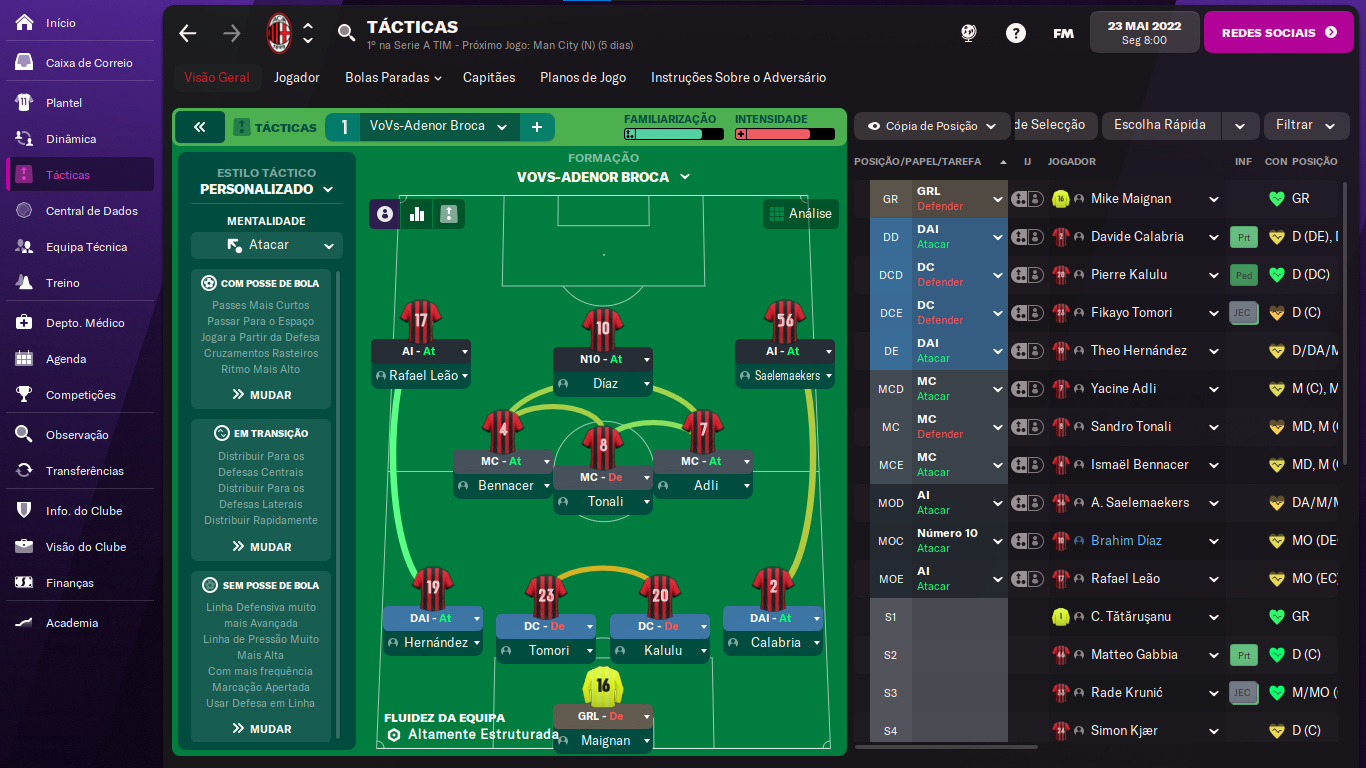Select the Planos de Jogo tab

583,77
